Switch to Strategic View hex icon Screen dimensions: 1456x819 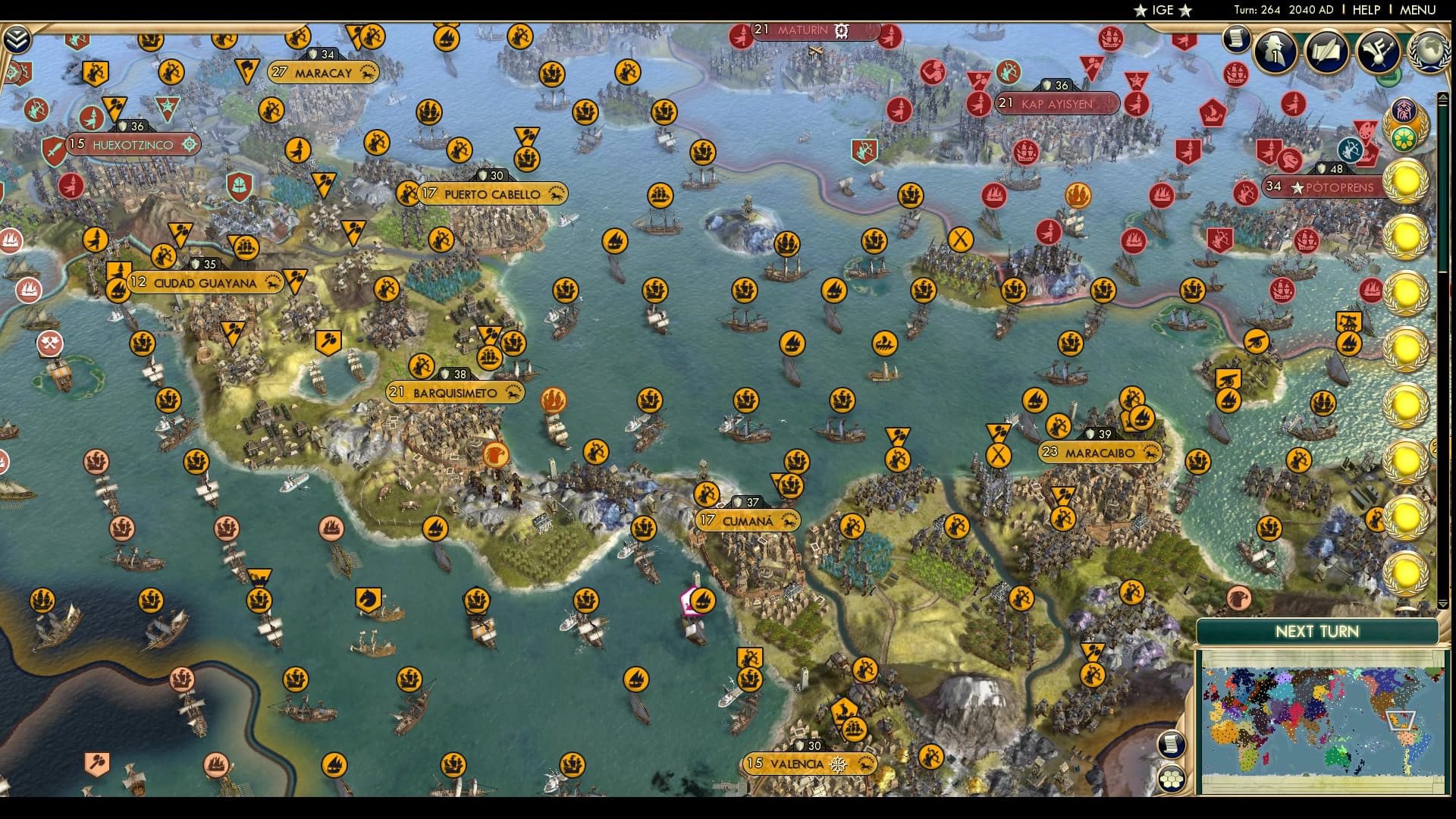(1172, 778)
